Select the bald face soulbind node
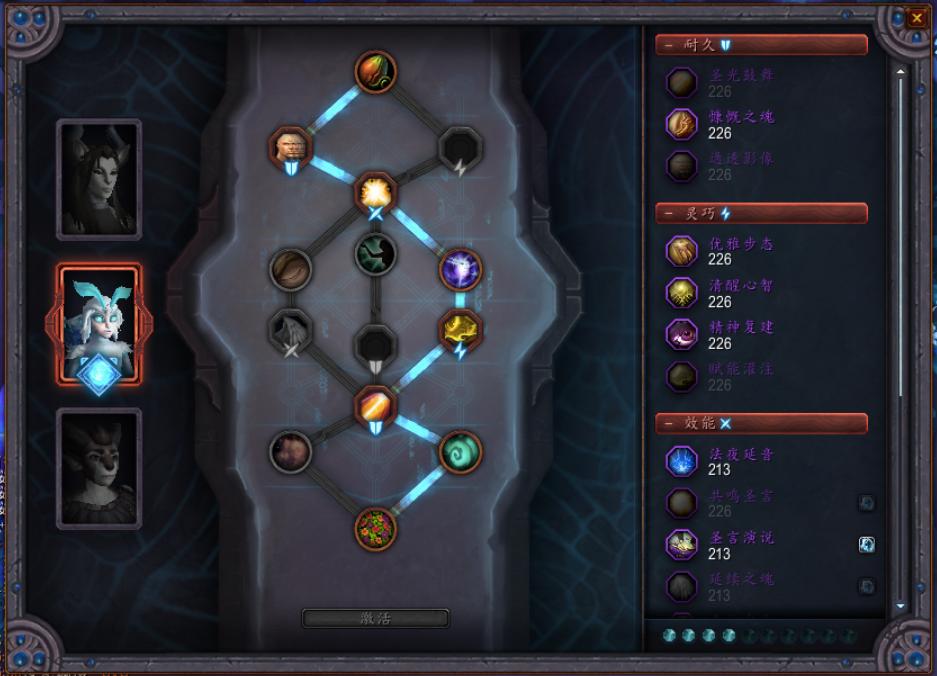Viewport: 937px width, 676px height. tap(290, 147)
